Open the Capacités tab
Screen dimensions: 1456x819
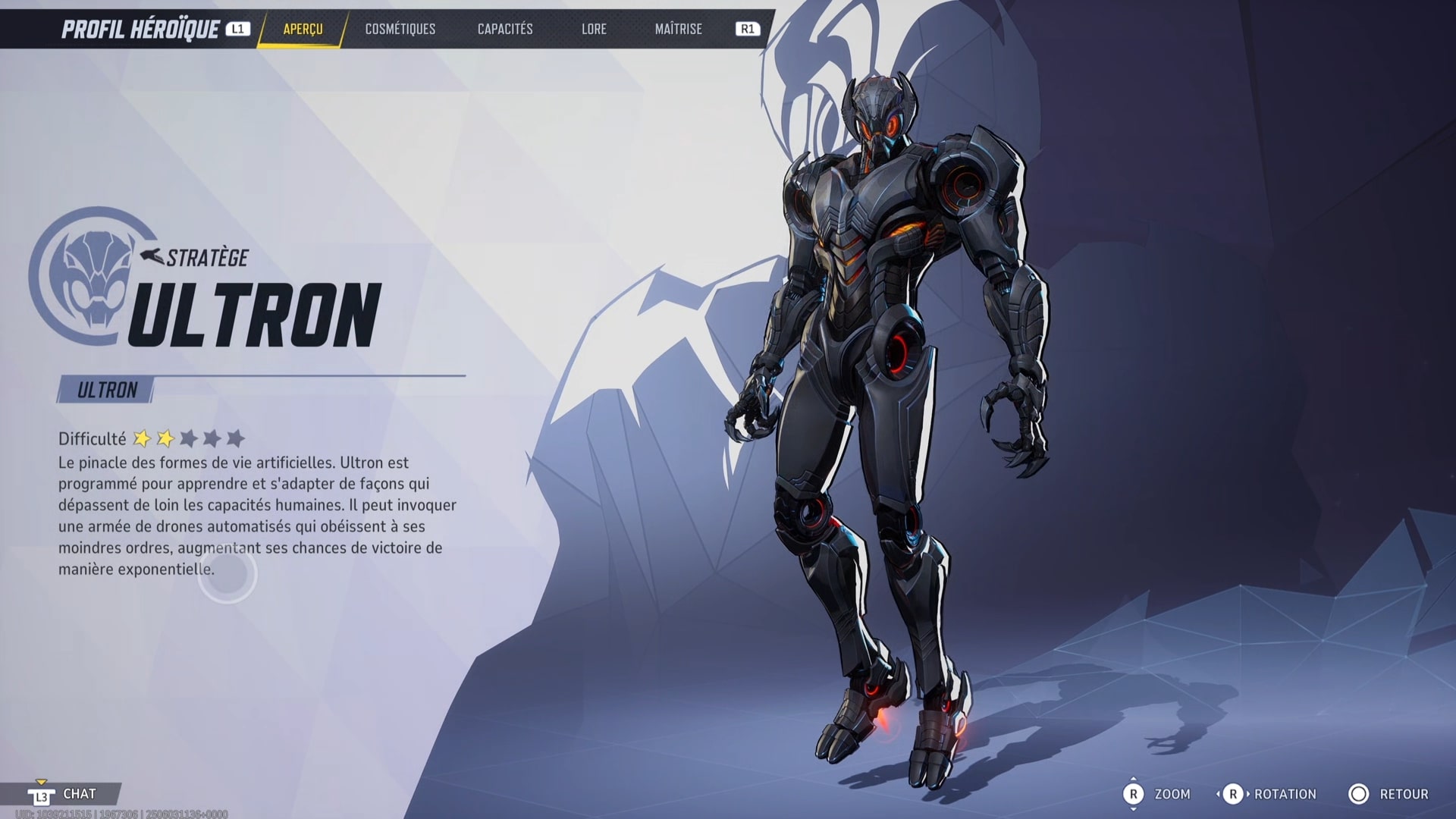(x=504, y=29)
